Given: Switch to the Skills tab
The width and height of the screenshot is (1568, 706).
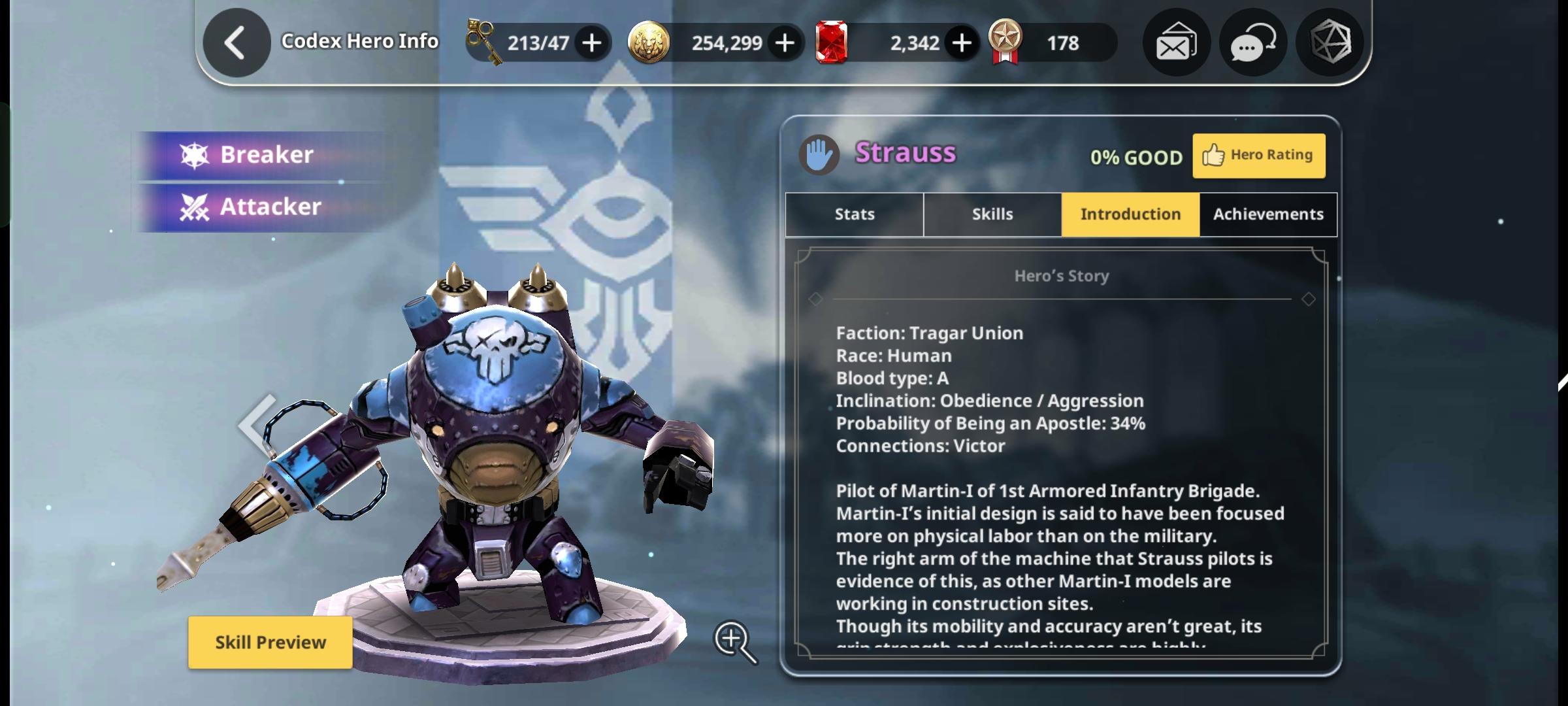Looking at the screenshot, I should 992,214.
